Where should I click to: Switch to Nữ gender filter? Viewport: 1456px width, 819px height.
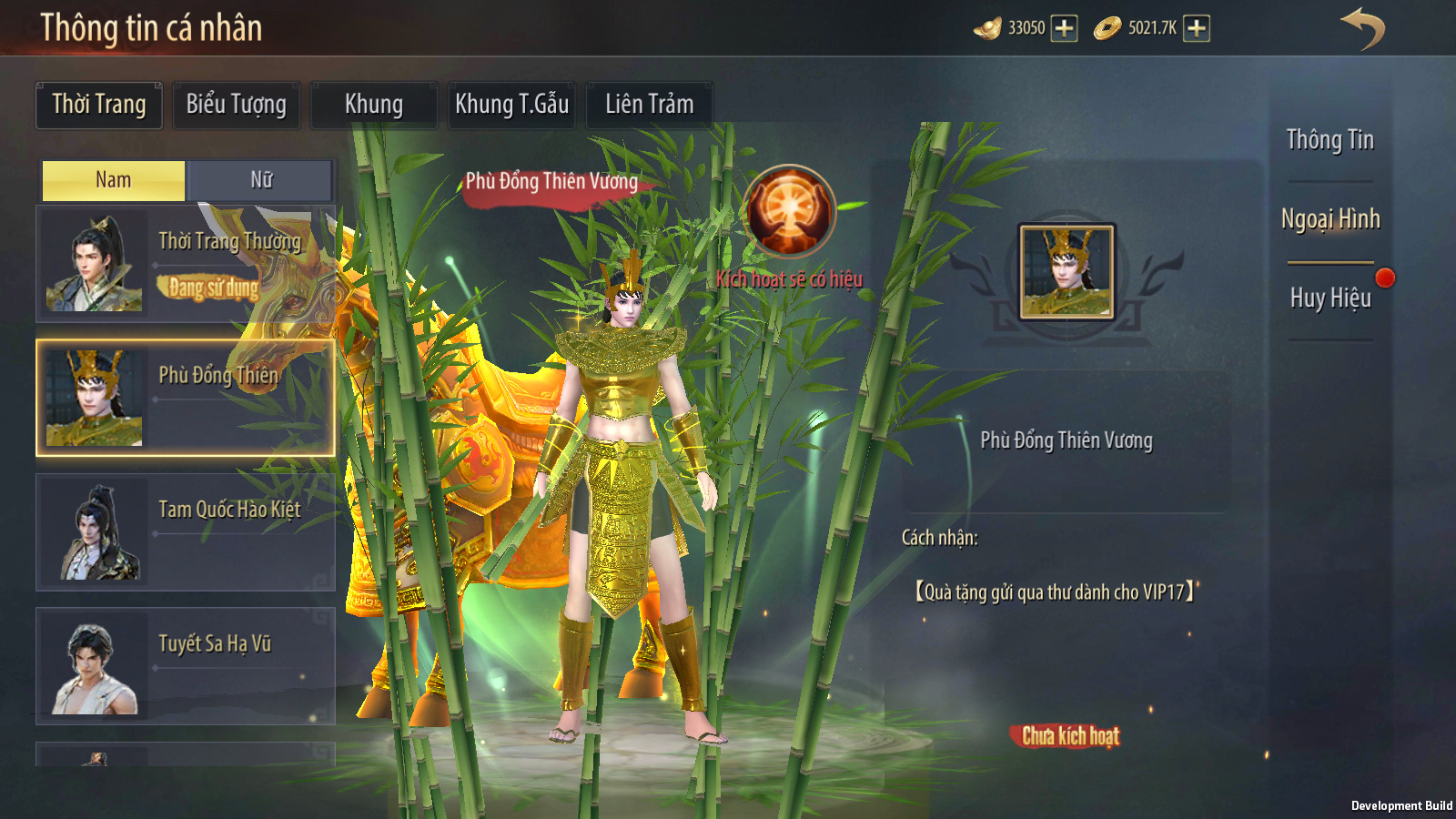point(261,180)
